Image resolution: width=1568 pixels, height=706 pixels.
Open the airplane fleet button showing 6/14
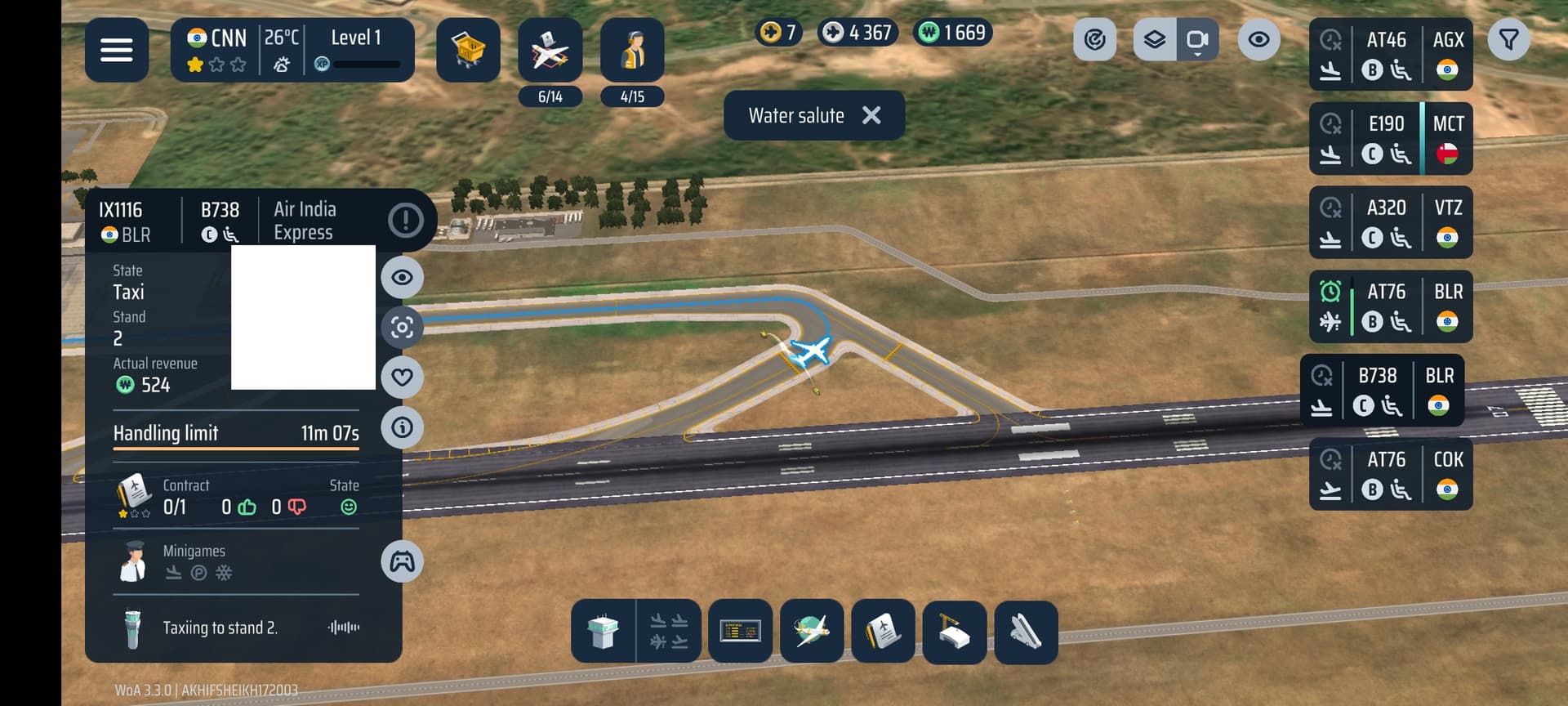click(x=550, y=50)
